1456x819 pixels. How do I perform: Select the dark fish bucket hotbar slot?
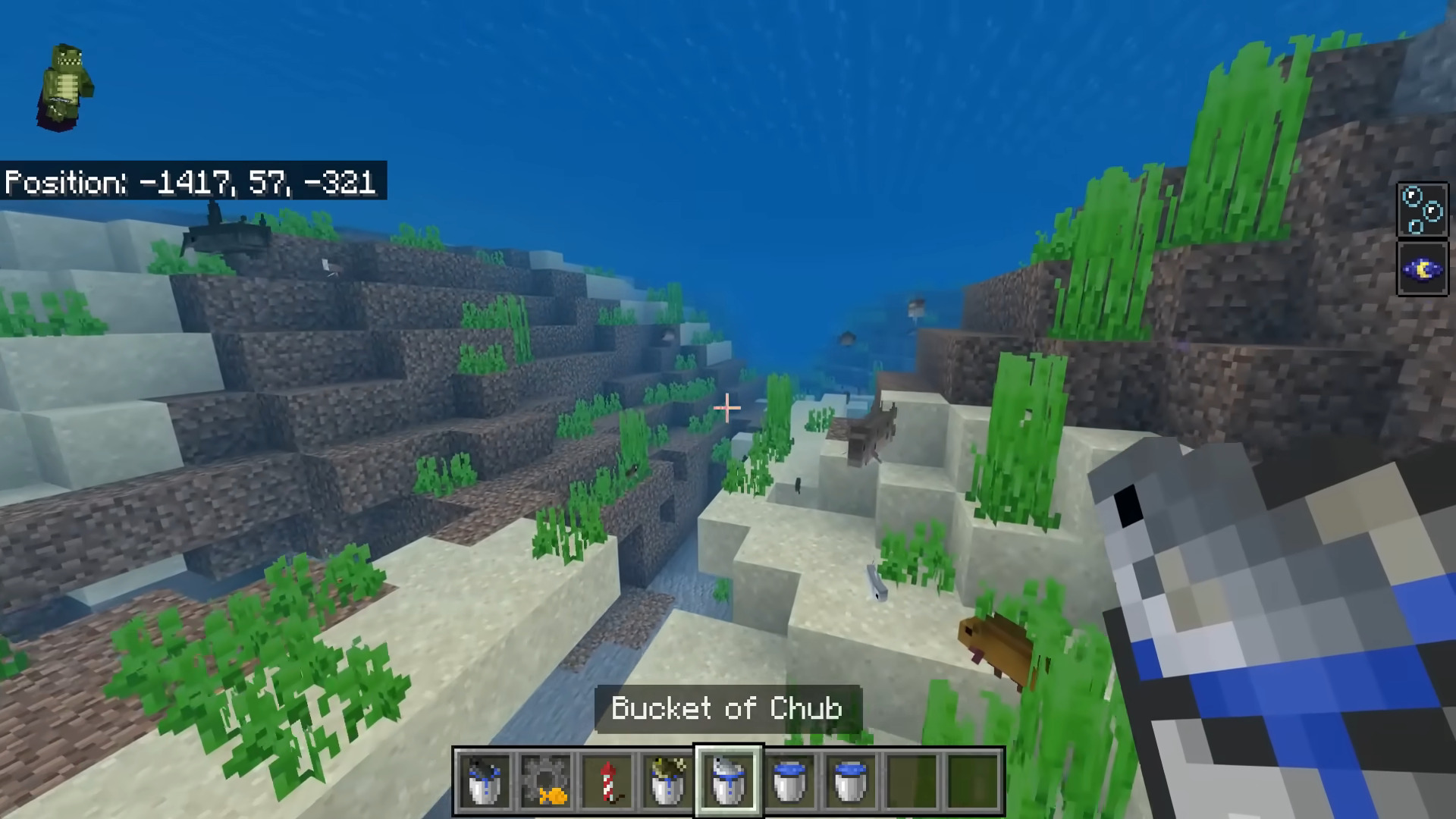[485, 781]
